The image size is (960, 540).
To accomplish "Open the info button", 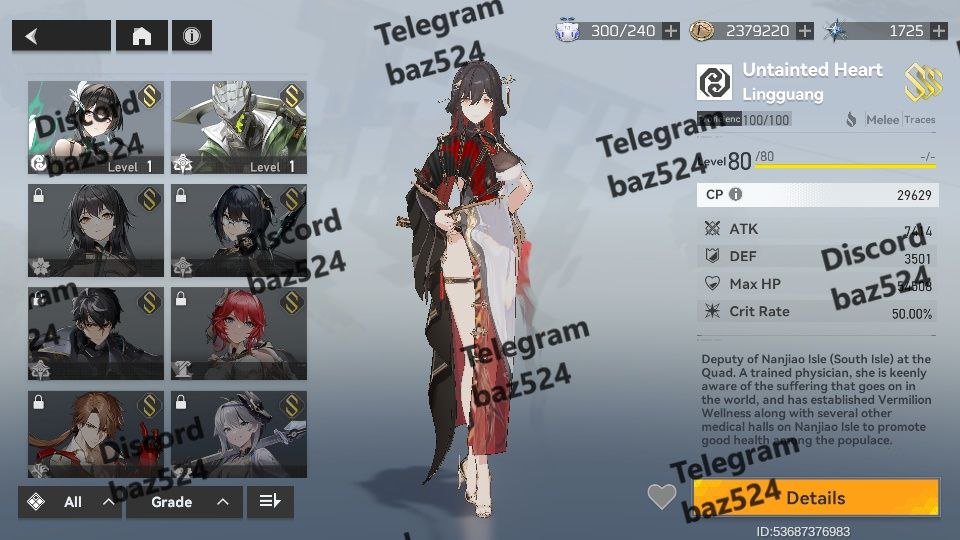I will click(191, 36).
